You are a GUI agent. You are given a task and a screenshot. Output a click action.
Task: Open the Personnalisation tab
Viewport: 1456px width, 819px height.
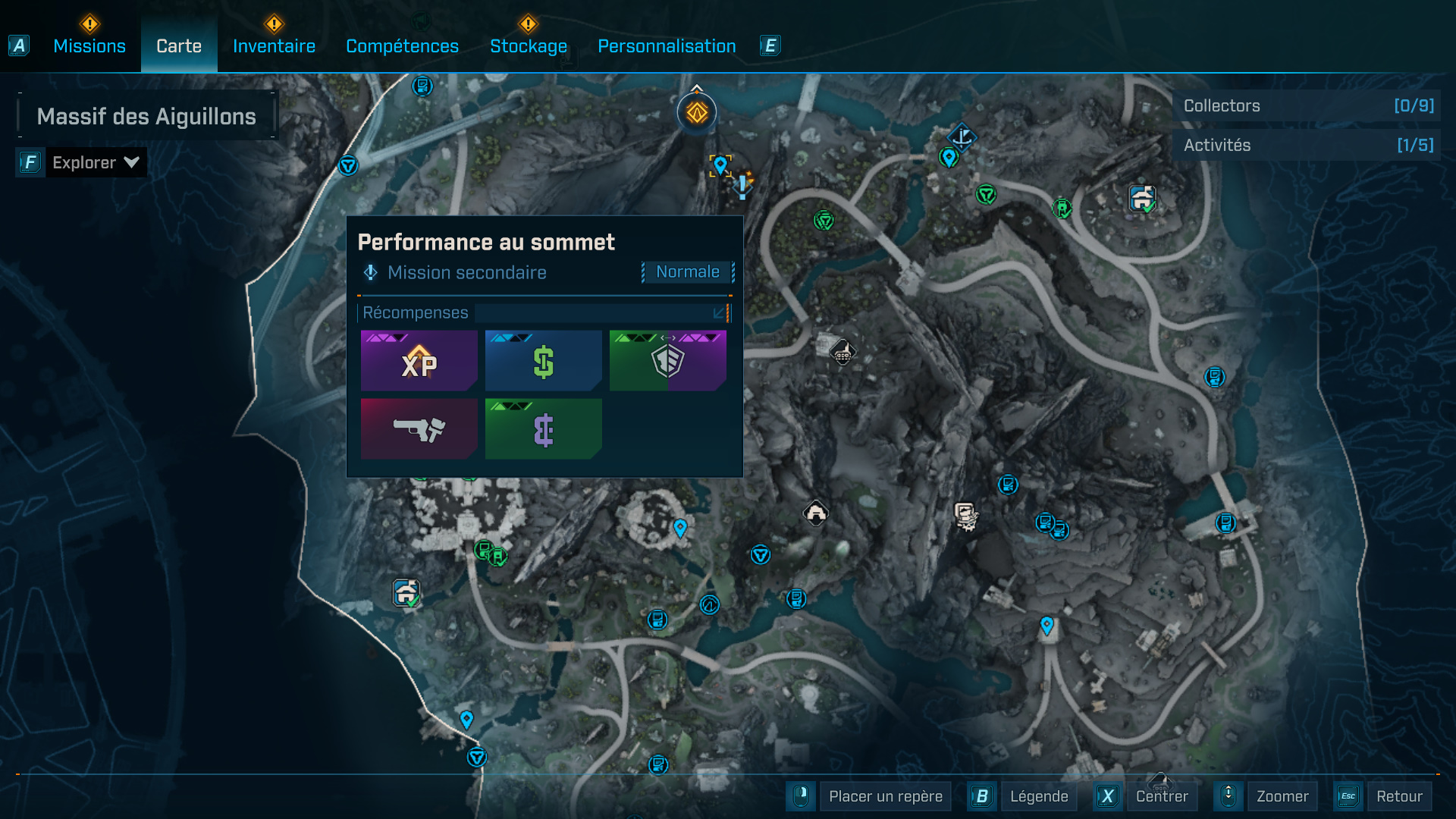pos(667,46)
